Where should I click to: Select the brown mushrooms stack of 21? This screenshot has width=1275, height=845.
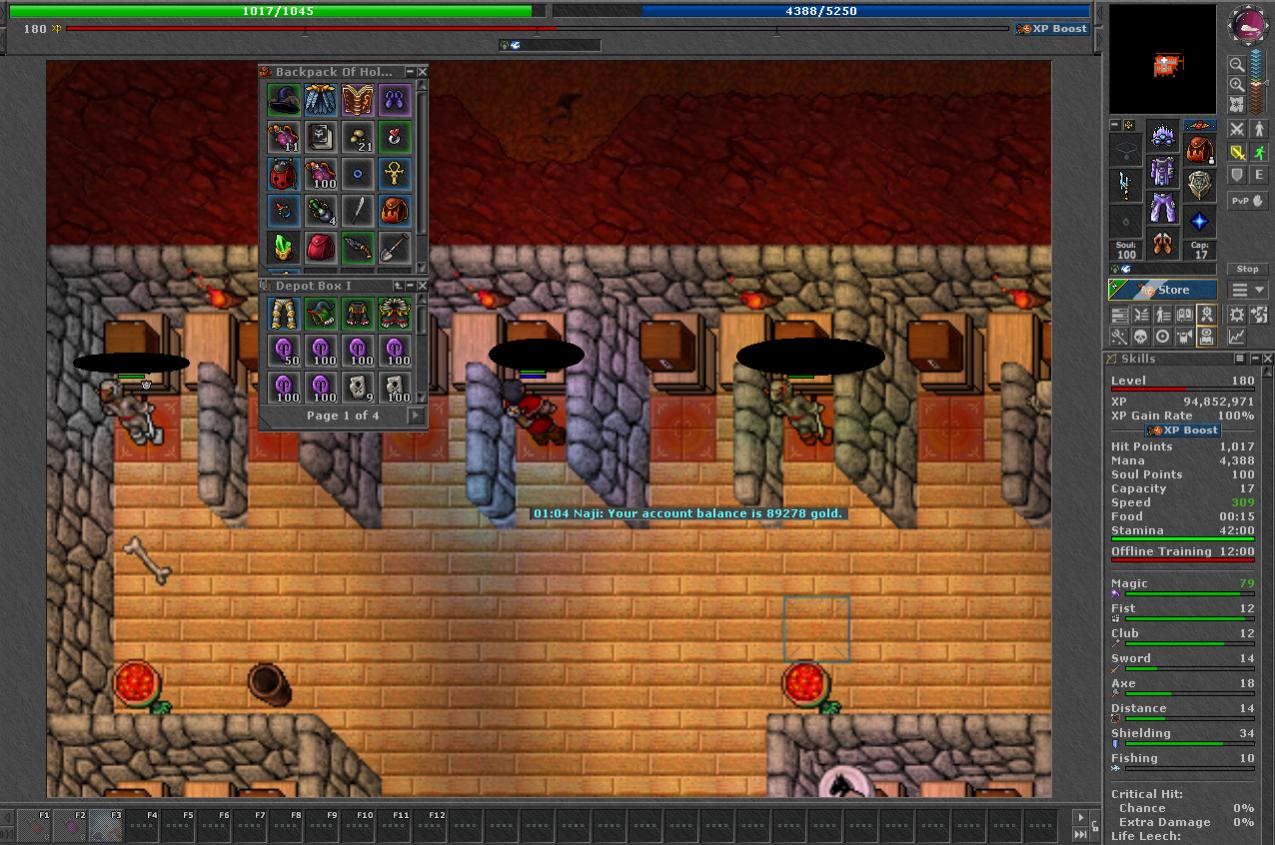(x=358, y=138)
